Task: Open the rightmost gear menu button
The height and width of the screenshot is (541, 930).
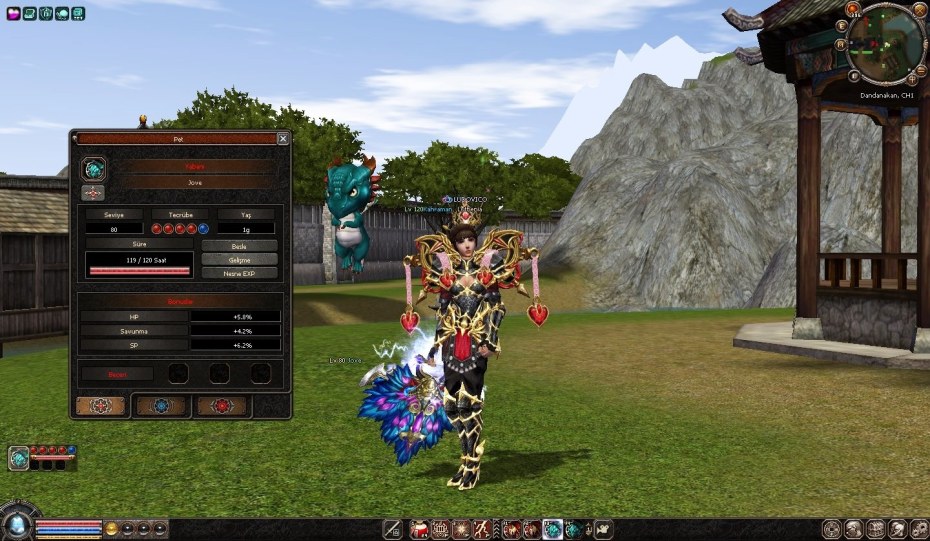Action: (x=919, y=529)
